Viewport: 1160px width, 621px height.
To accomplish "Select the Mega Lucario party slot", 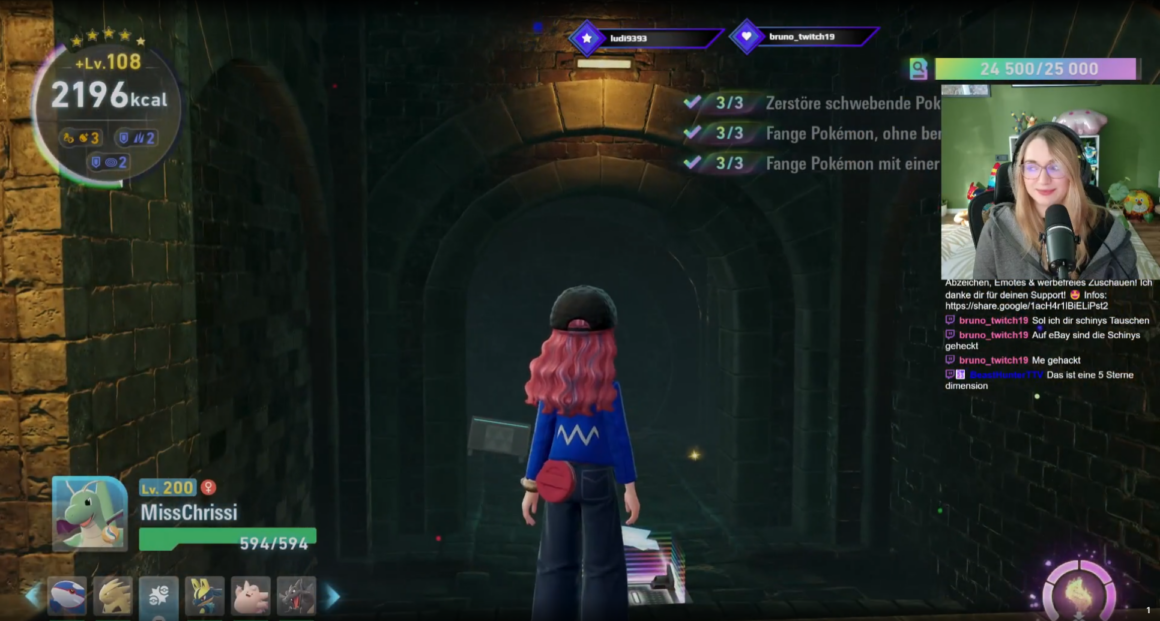I will click(x=205, y=596).
